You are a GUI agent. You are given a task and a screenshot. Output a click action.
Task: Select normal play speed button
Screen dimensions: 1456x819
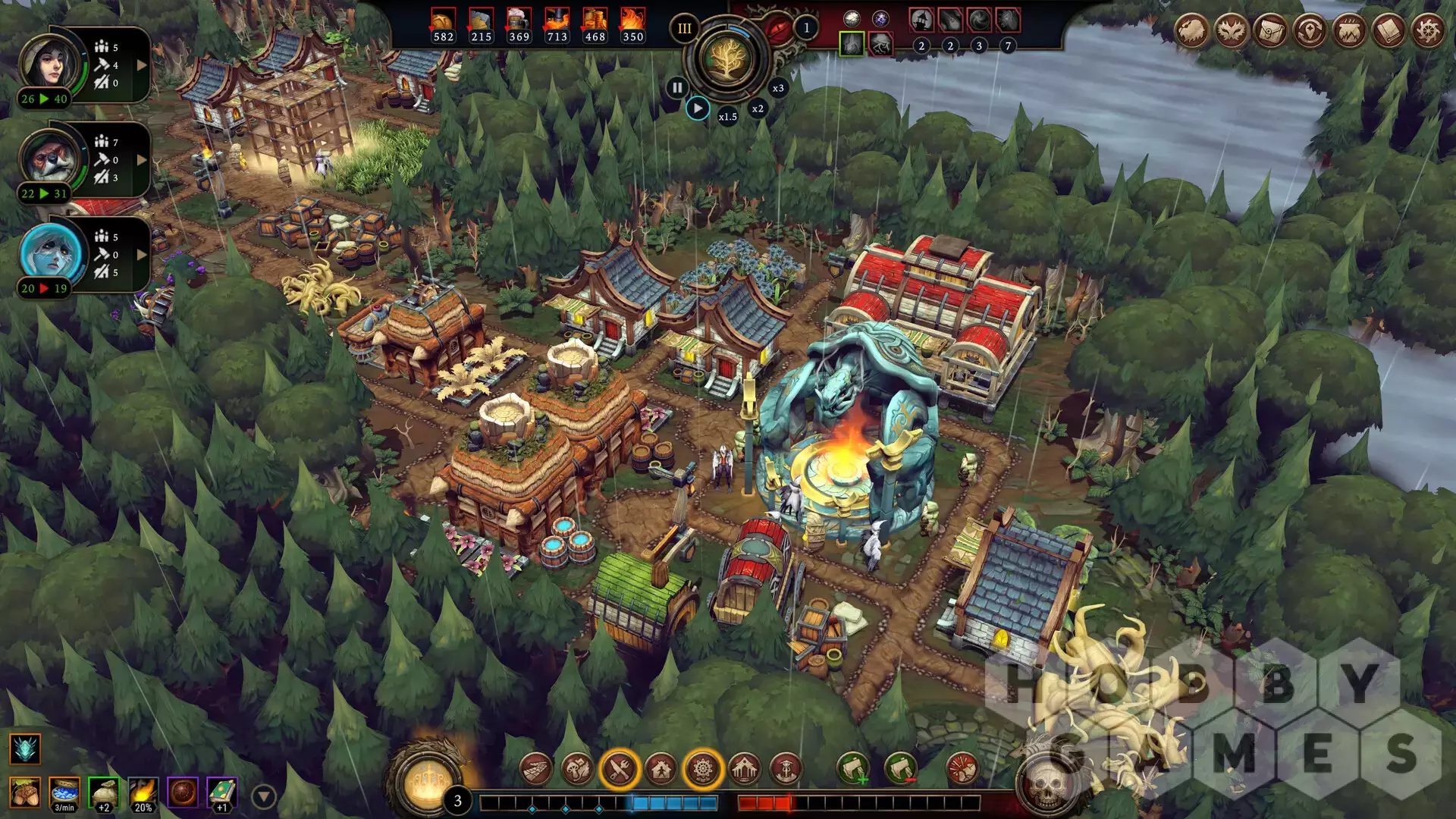point(698,108)
